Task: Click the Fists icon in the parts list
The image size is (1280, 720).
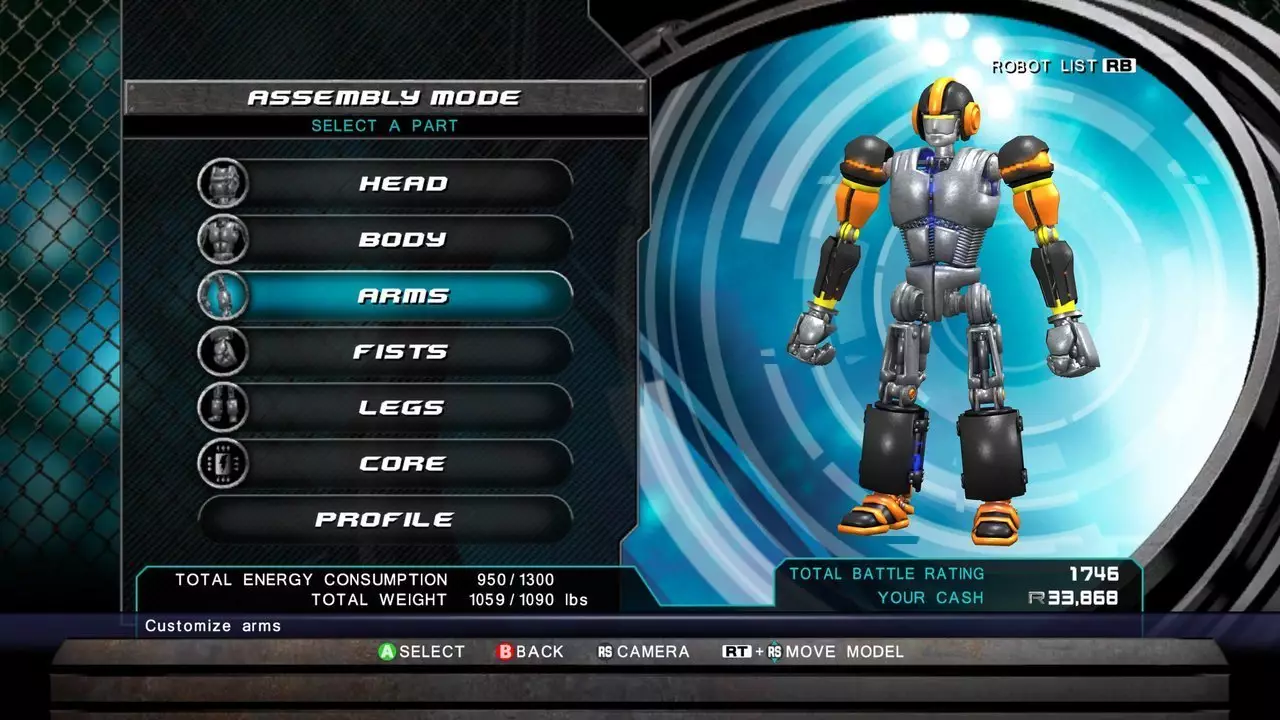Action: (x=222, y=351)
